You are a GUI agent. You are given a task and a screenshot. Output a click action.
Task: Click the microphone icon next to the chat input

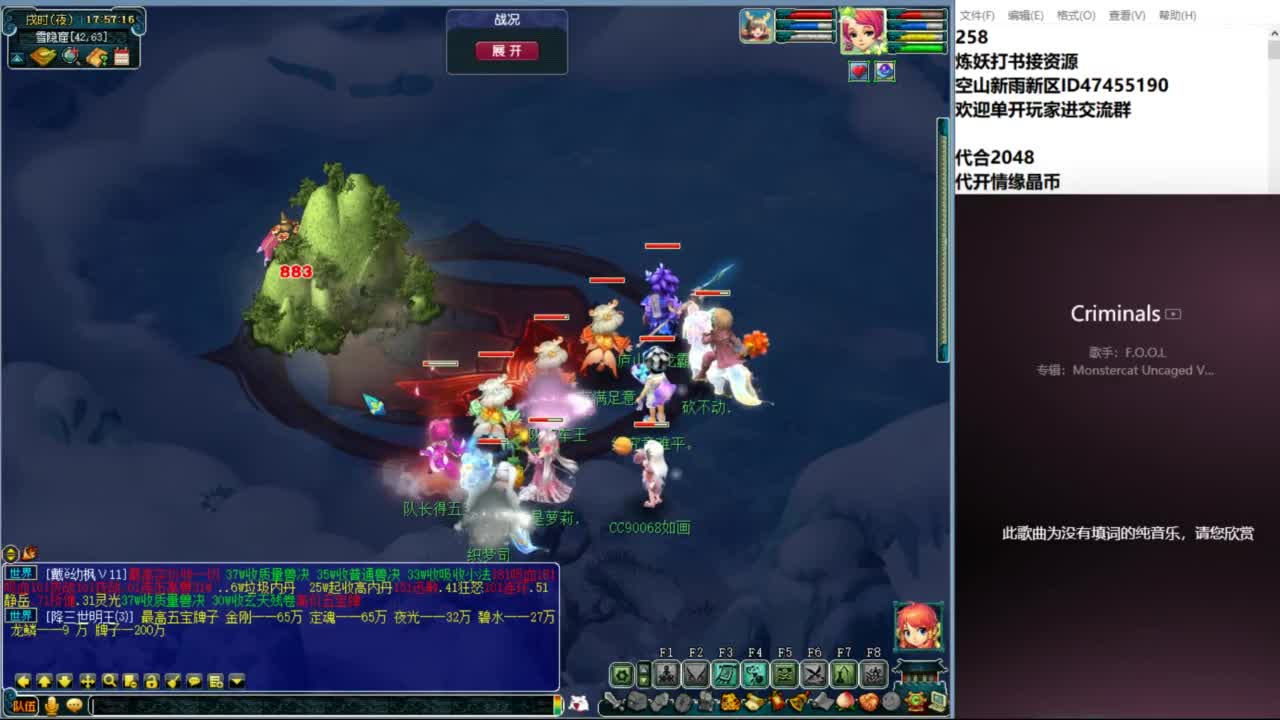[x=52, y=705]
